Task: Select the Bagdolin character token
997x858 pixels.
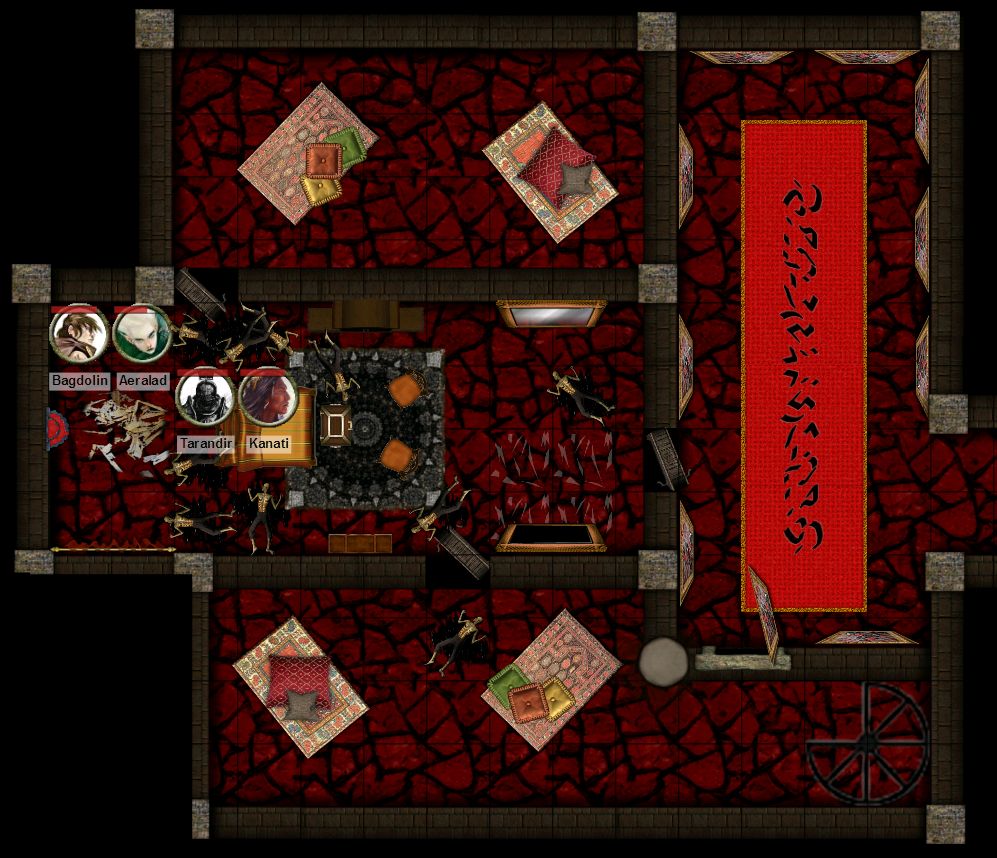Action: tap(79, 336)
